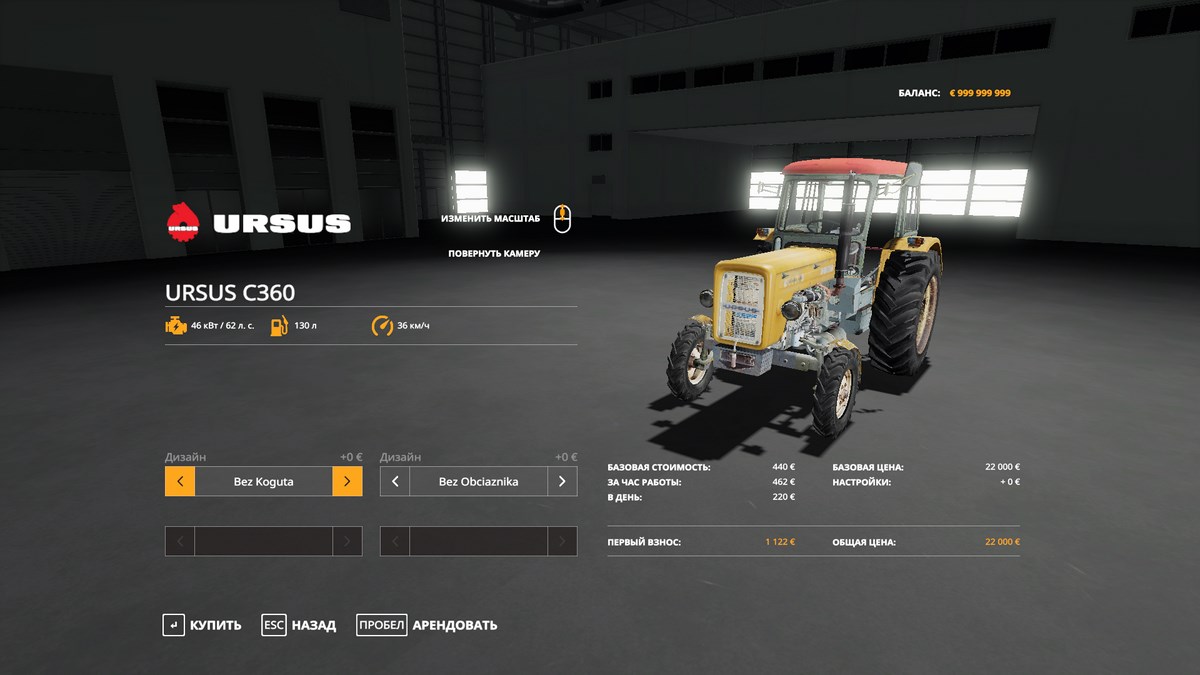Select previous option for Bez Obciaznika design
This screenshot has width=1200, height=675.
click(395, 481)
